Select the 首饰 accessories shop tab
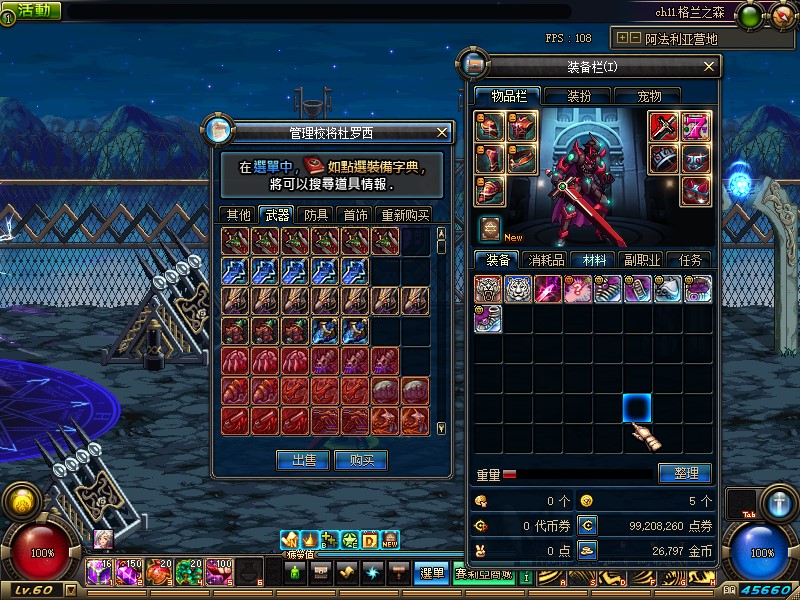 click(355, 214)
